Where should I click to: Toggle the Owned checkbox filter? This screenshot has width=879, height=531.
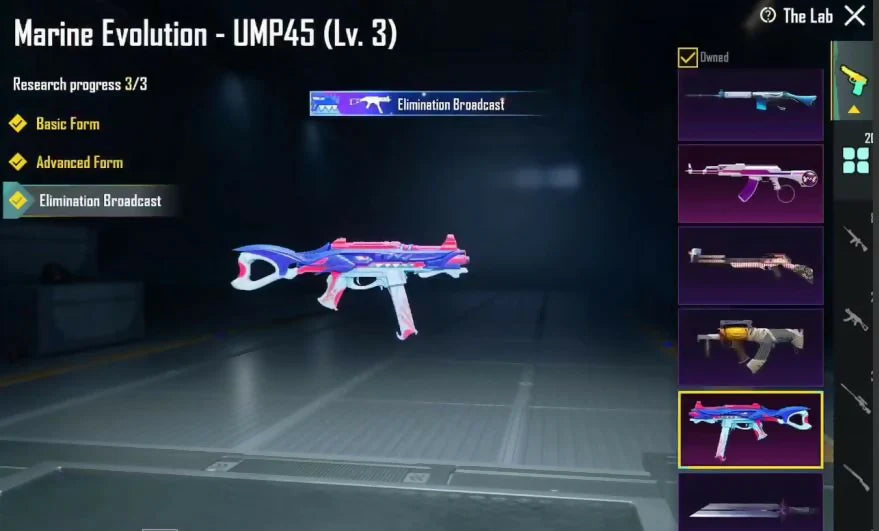pyautogui.click(x=688, y=57)
